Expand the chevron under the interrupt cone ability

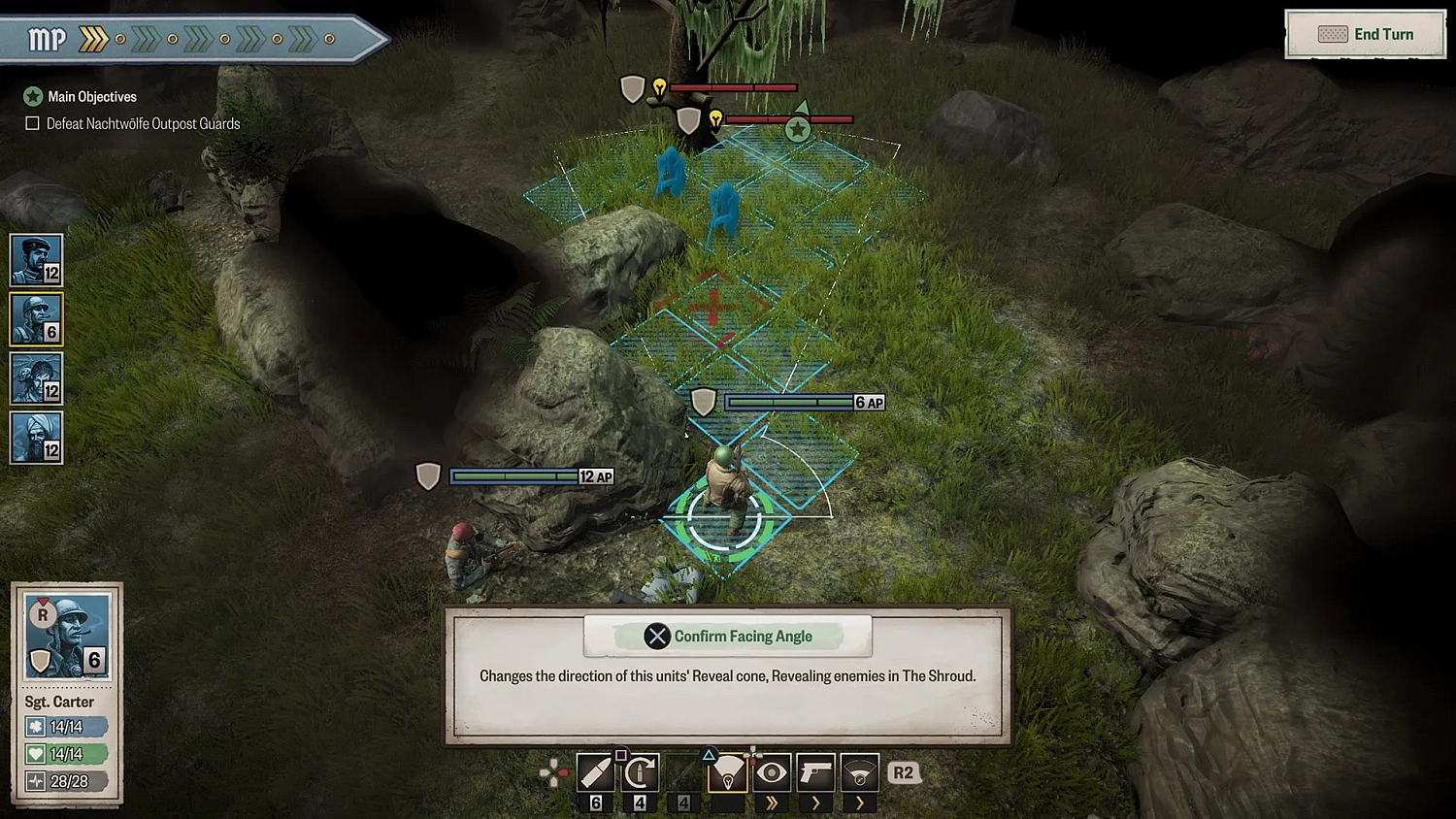pyautogui.click(x=859, y=803)
